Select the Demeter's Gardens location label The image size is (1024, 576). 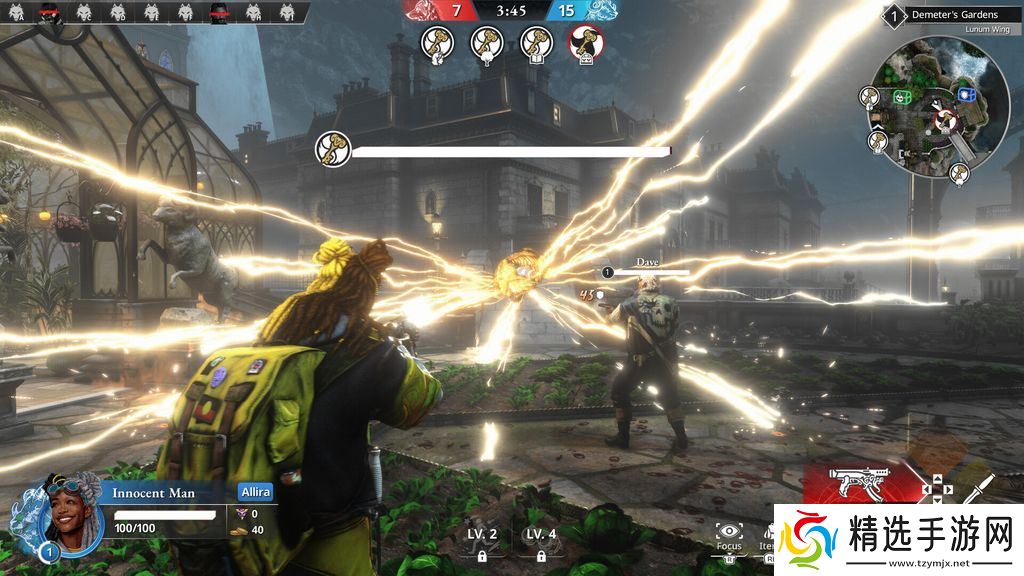[954, 15]
